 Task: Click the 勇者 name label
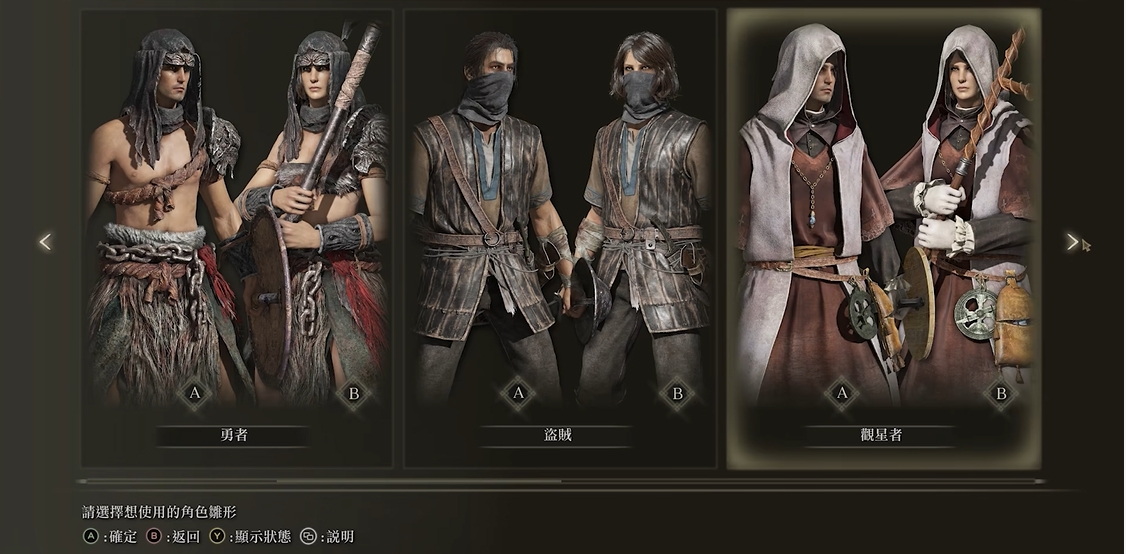pyautogui.click(x=234, y=435)
